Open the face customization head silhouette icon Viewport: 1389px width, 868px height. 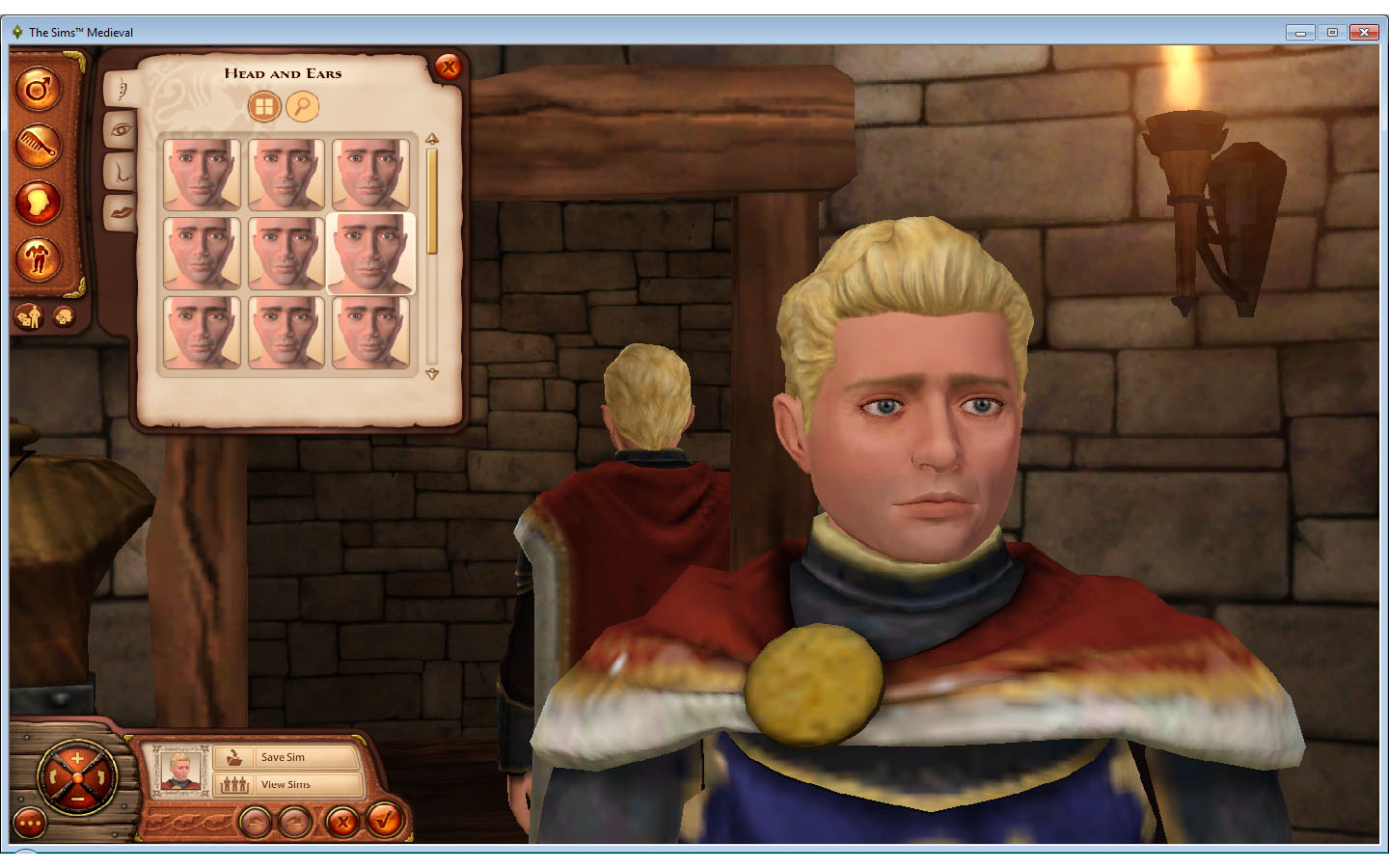click(39, 203)
